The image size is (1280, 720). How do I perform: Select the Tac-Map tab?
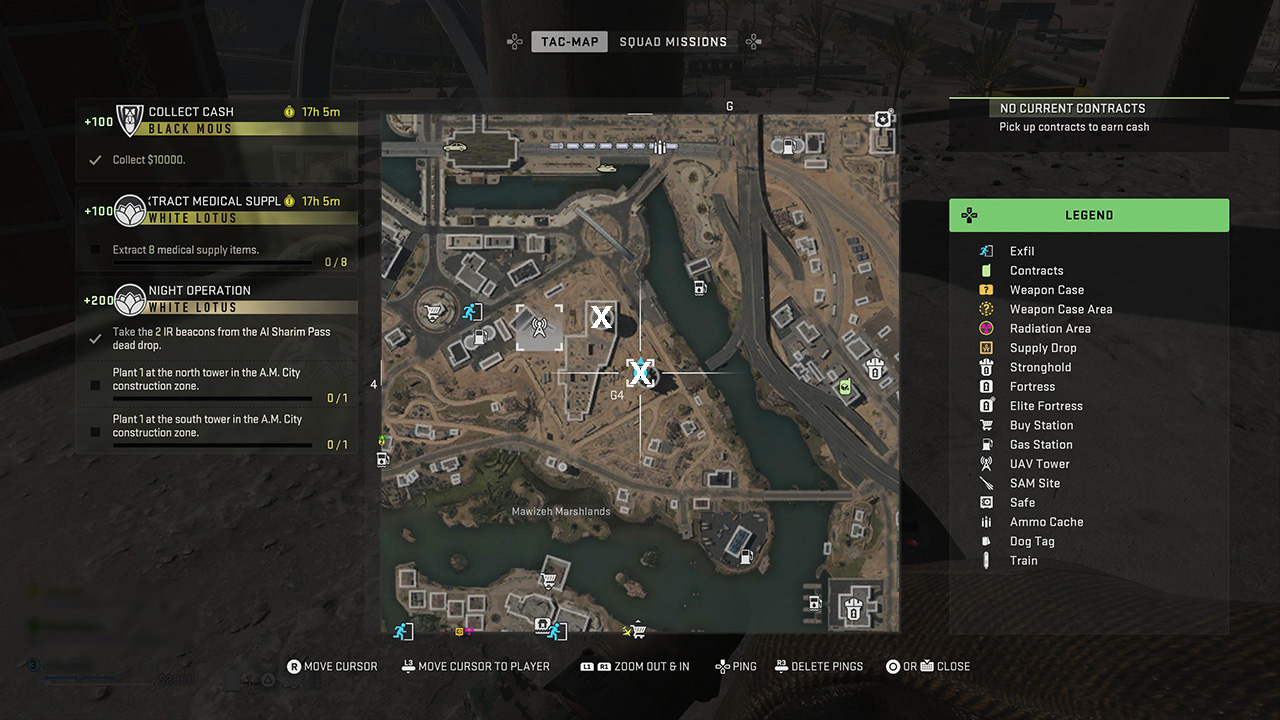coord(569,42)
